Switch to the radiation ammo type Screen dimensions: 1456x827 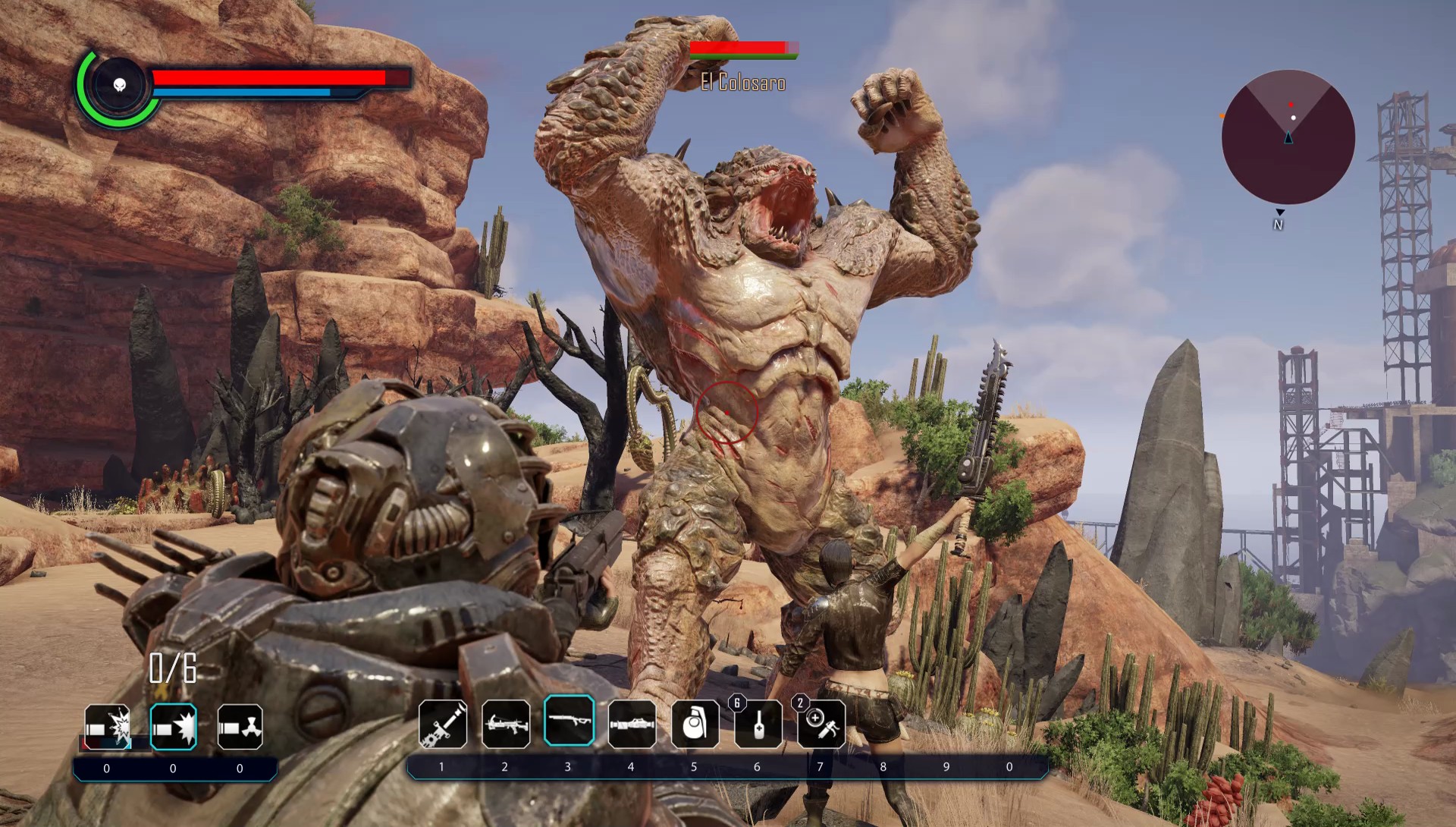[x=240, y=727]
